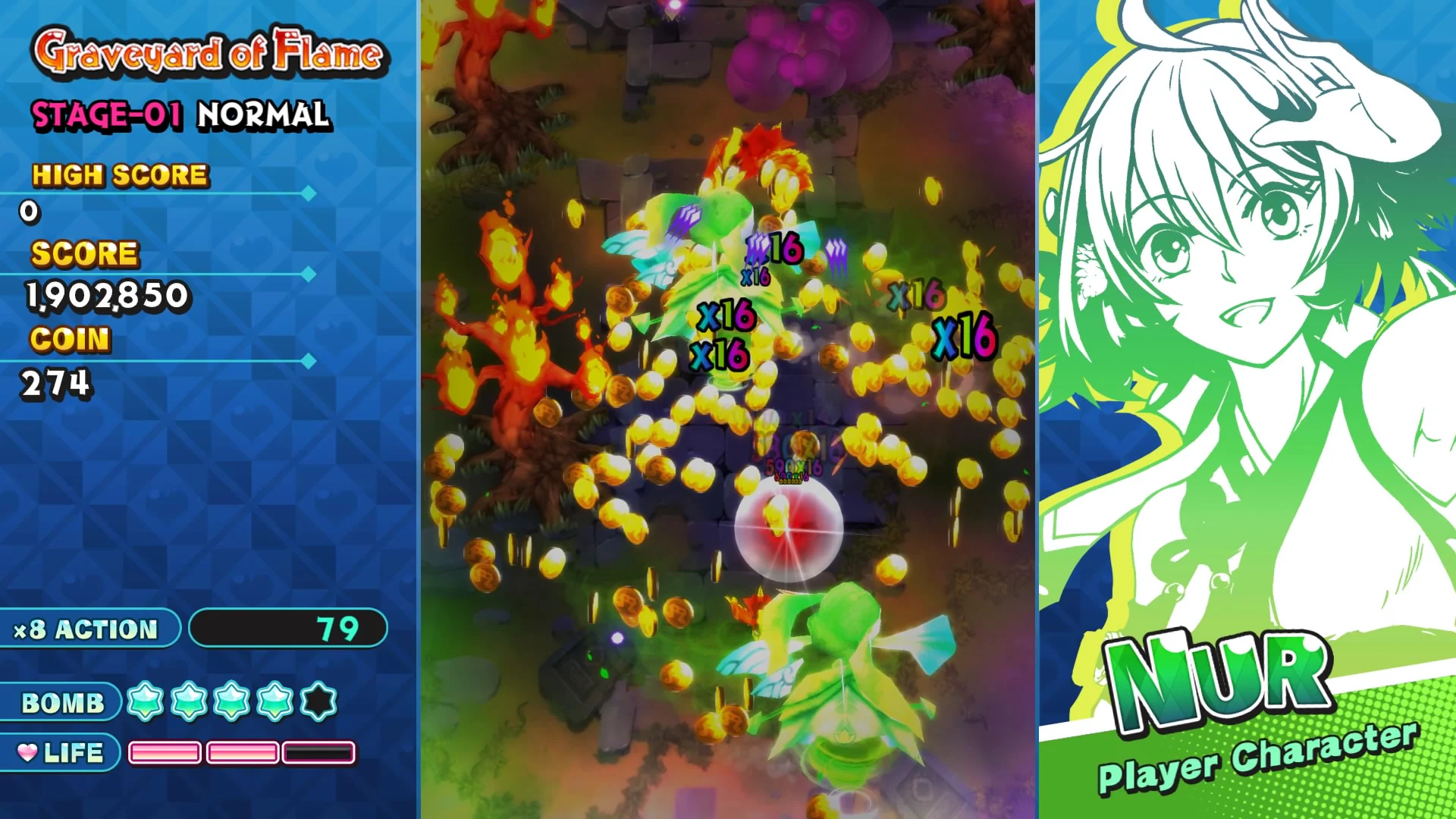Select the STAGE-01 NORMAL label
Image resolution: width=1456 pixels, height=819 pixels.
click(180, 116)
